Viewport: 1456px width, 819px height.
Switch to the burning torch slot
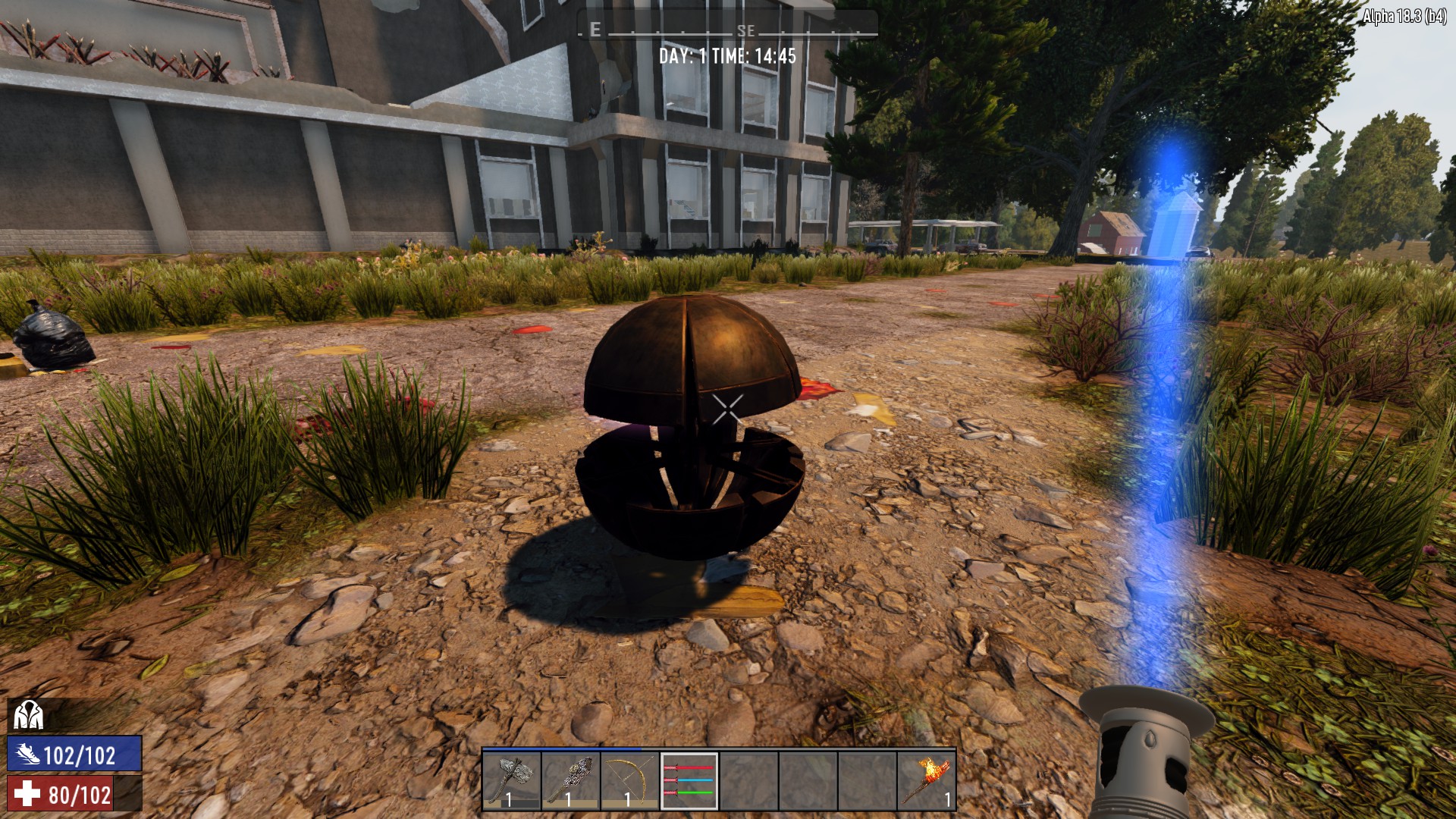click(x=927, y=780)
